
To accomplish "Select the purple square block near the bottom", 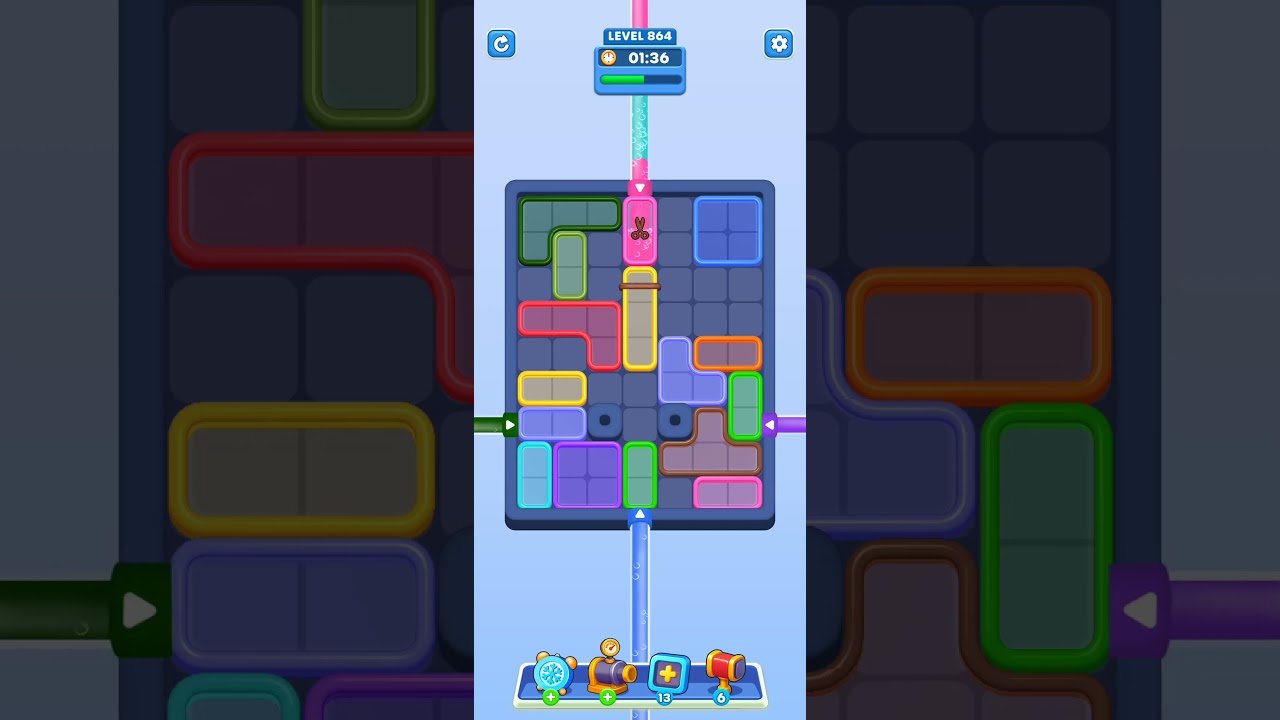I will tap(589, 478).
